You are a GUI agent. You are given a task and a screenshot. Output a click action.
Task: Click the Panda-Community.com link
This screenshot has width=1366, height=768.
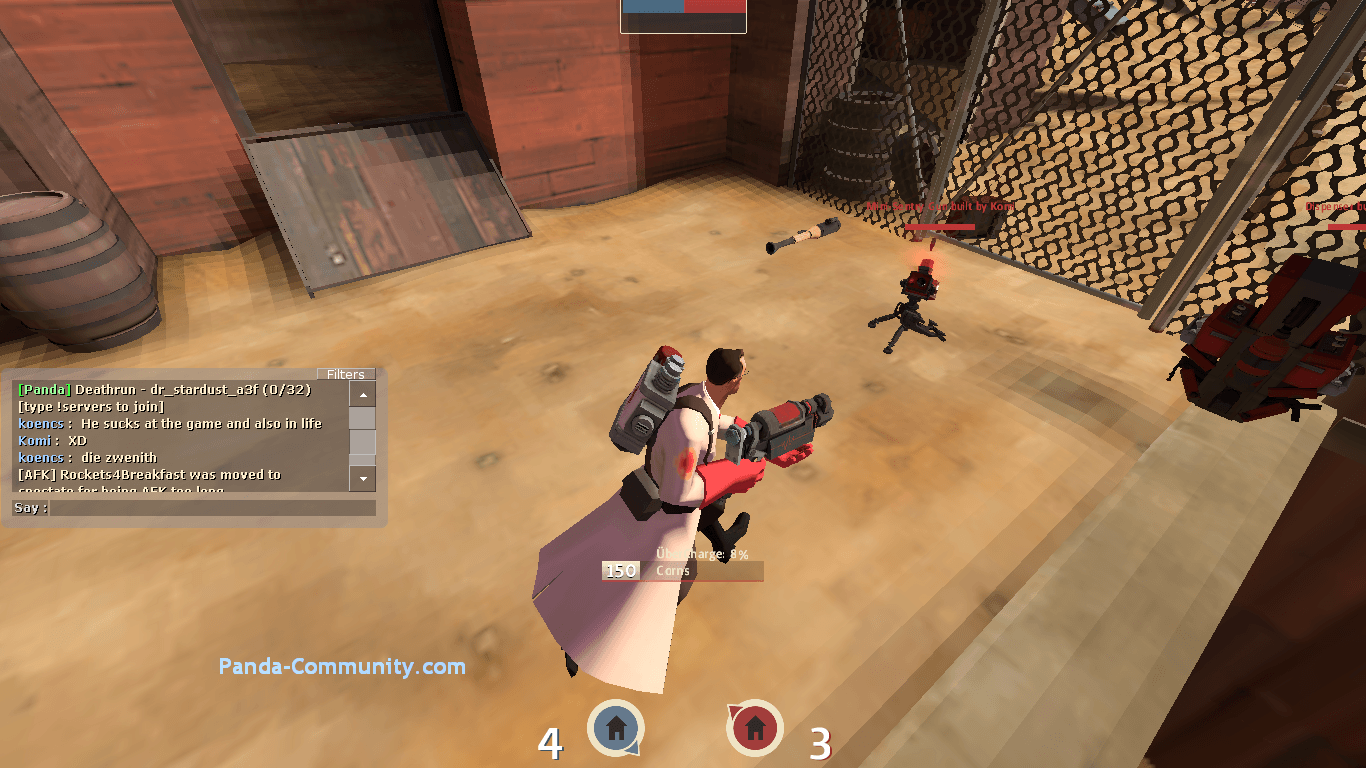pos(342,667)
